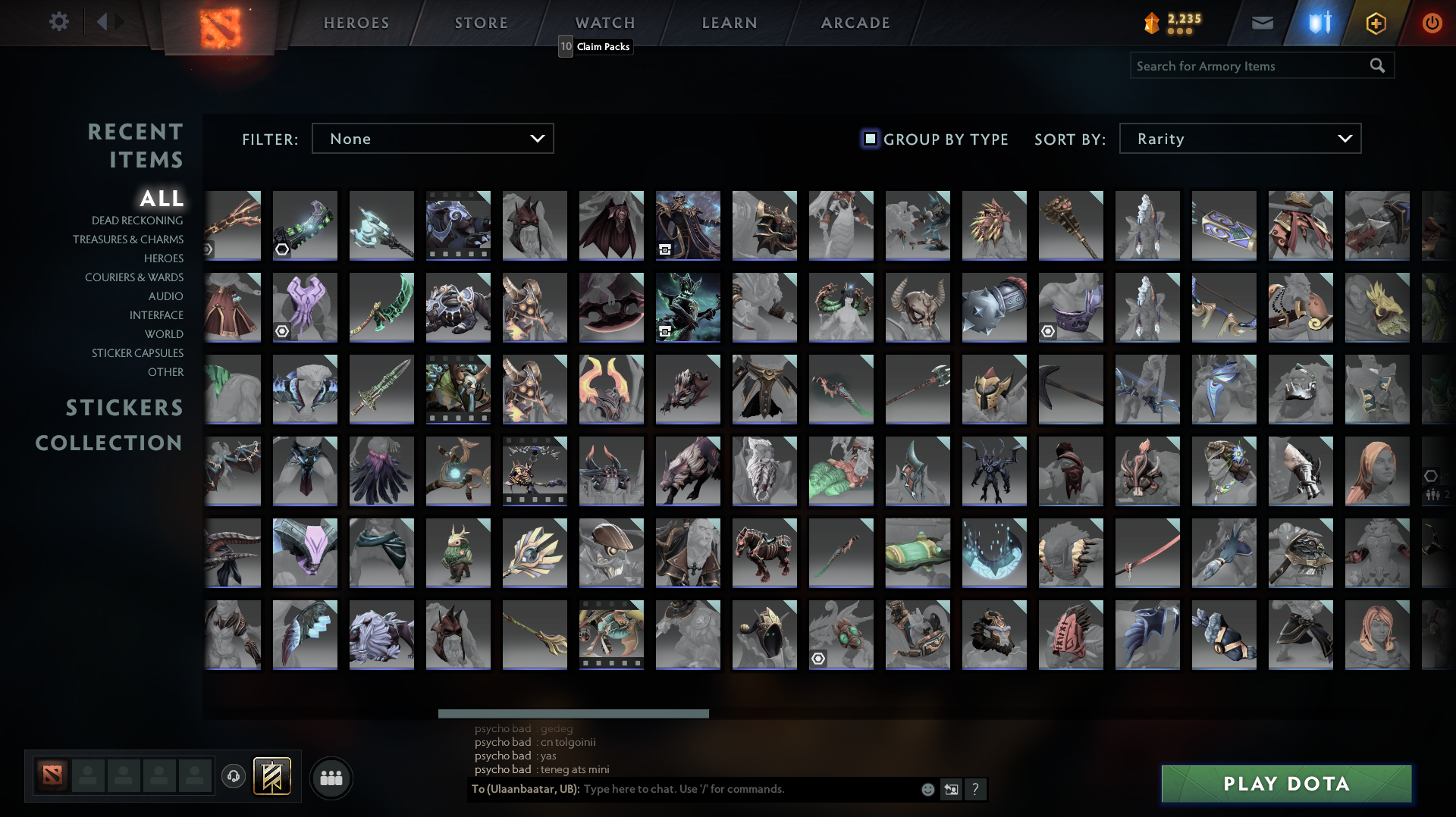Open the HEROES menu
Viewport: 1456px width, 817px height.
tap(356, 23)
